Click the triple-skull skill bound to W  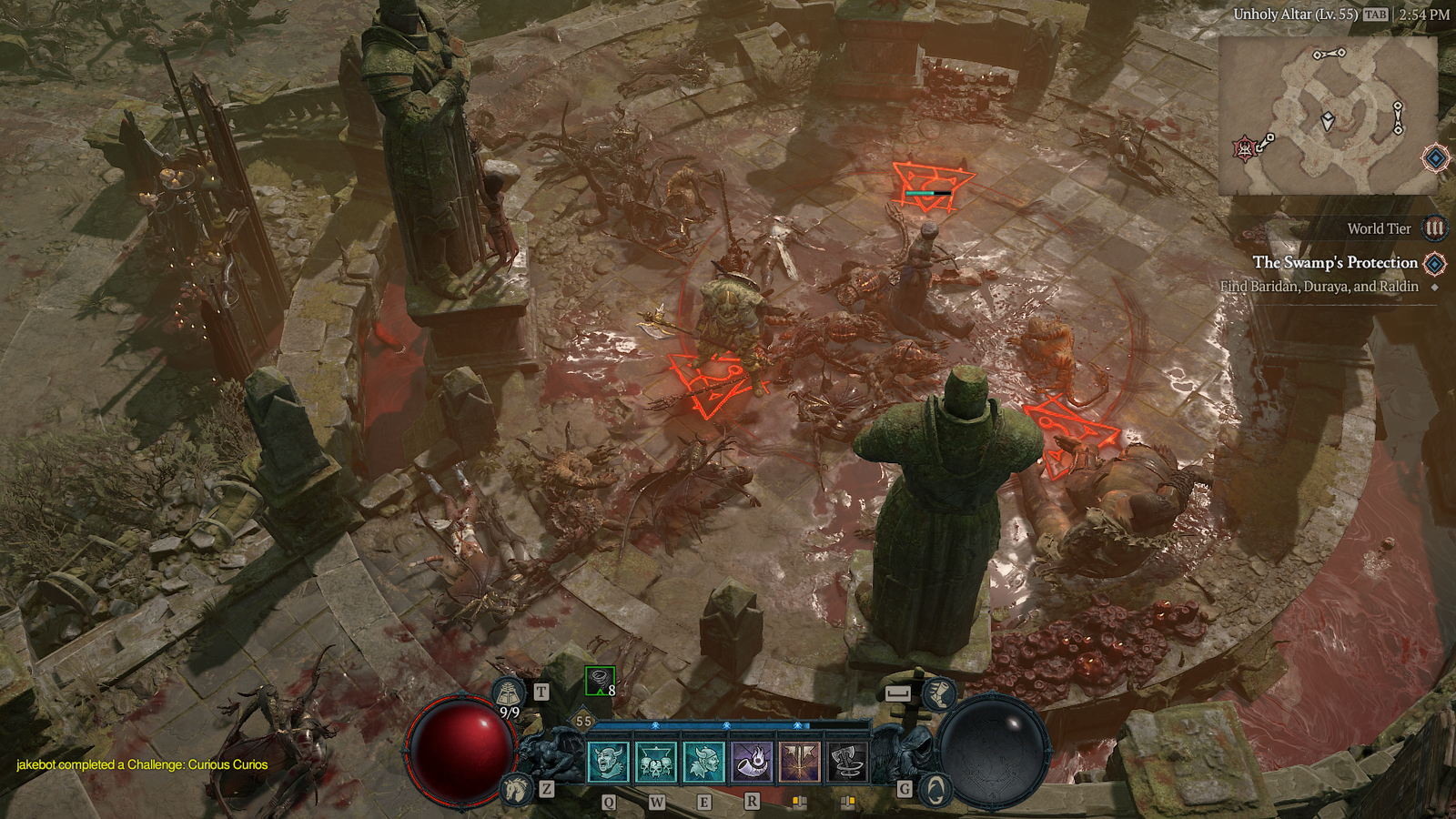tap(655, 762)
